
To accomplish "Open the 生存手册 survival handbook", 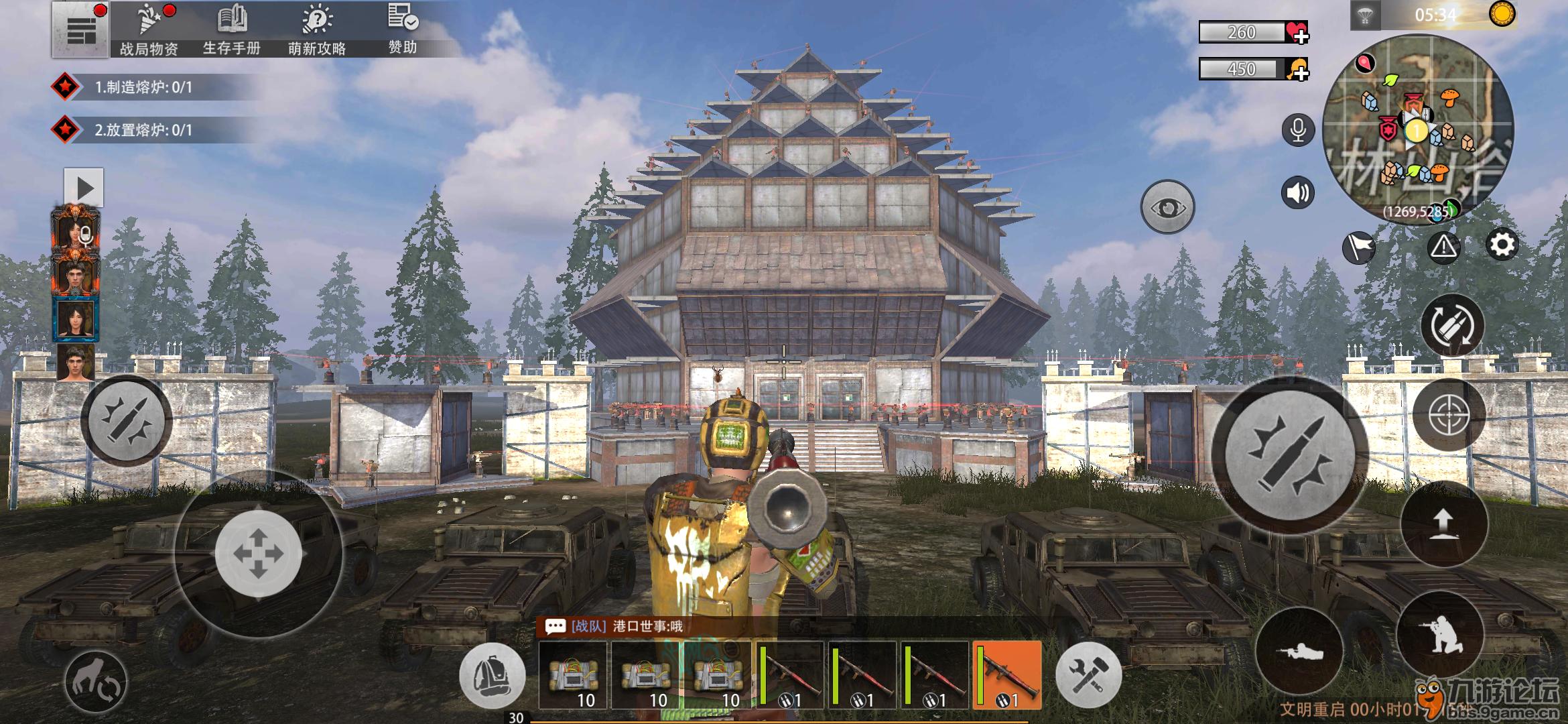I will 232,30.
